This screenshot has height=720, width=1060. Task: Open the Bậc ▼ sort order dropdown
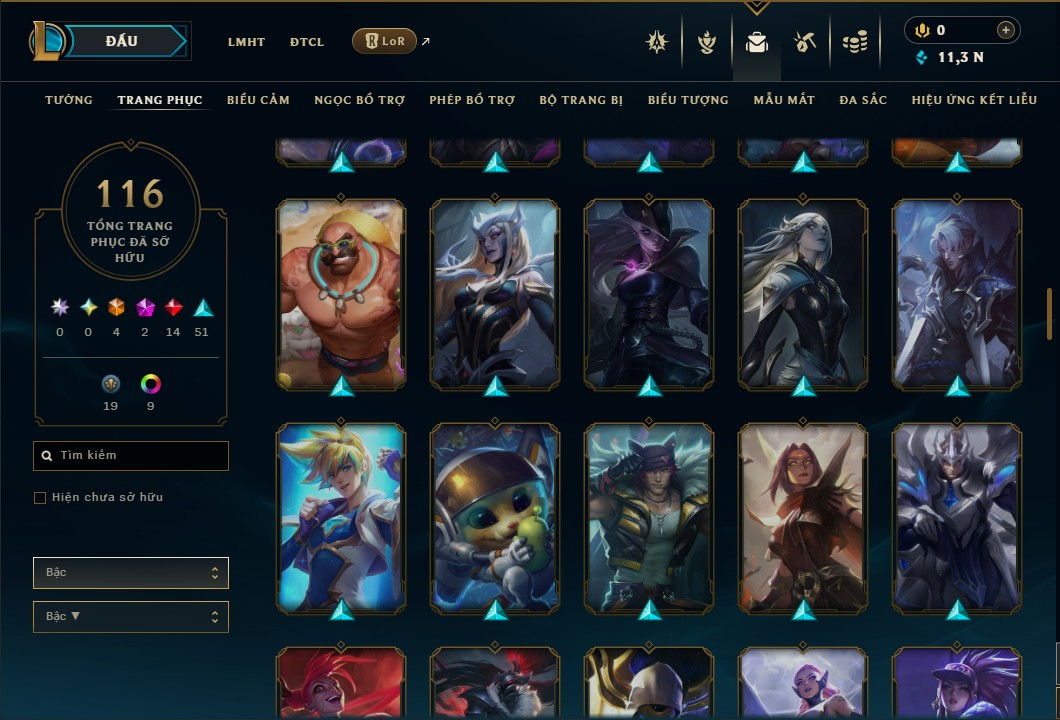(x=131, y=616)
